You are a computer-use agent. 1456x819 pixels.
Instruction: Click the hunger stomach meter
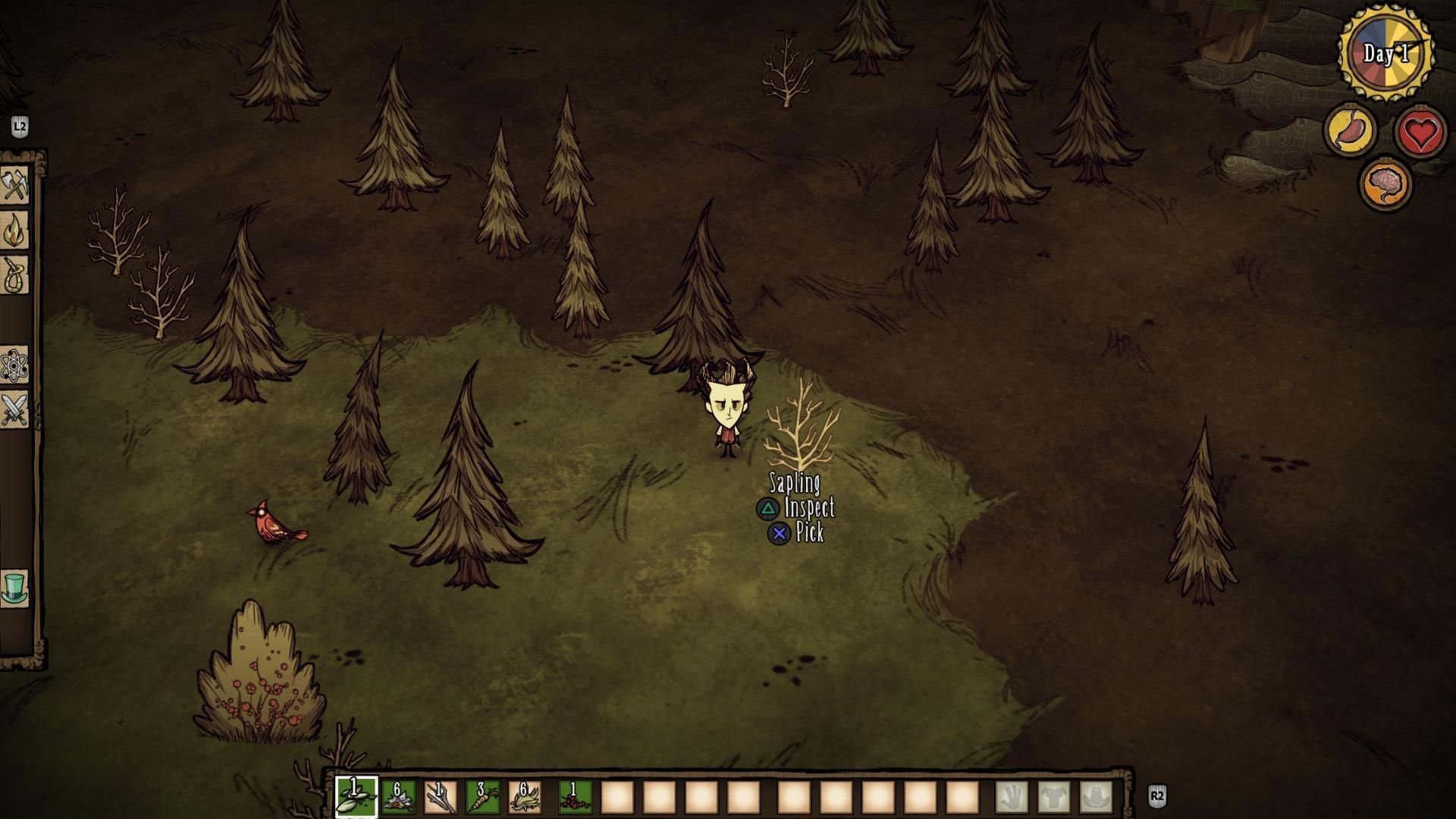[1351, 130]
